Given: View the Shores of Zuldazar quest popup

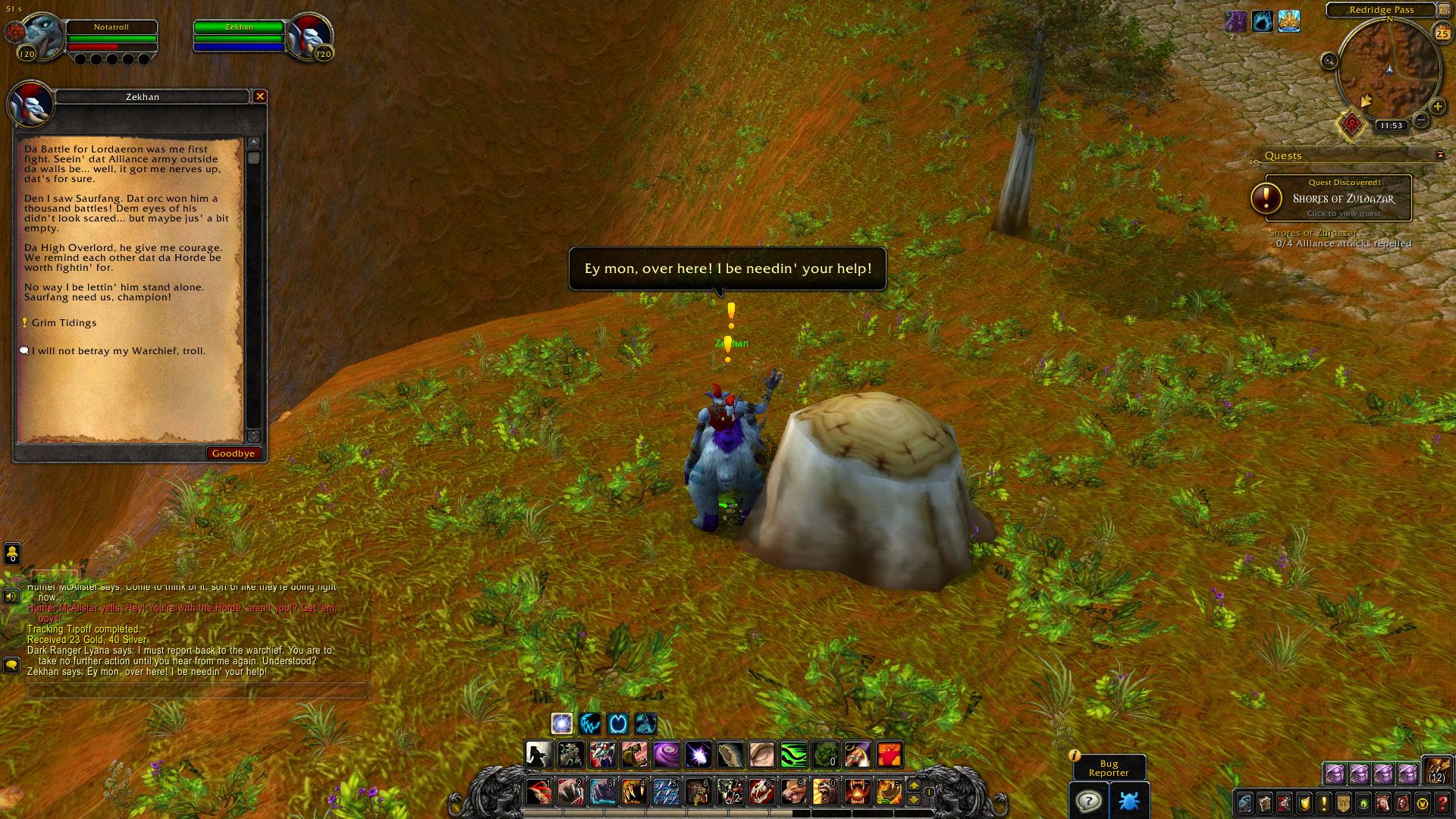Looking at the screenshot, I should pos(1343,199).
